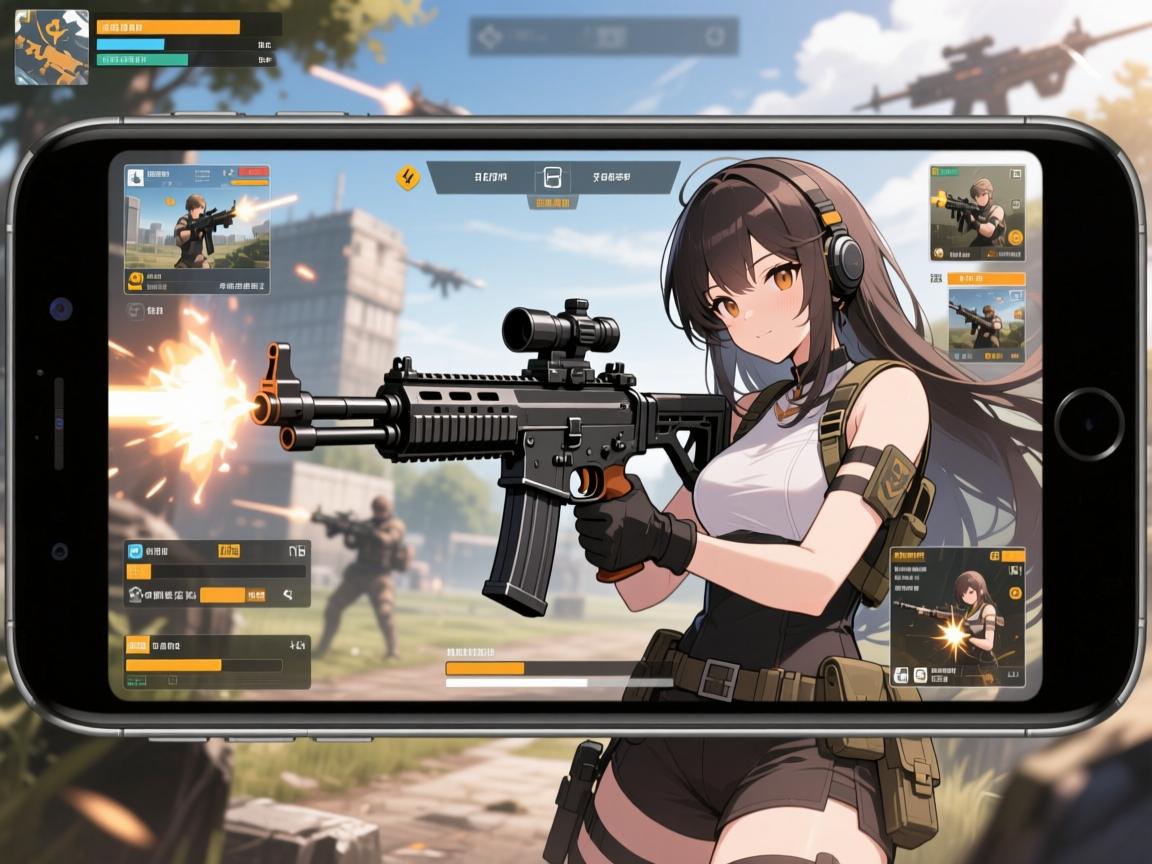Tap the white square icon on girl card
Image resolution: width=1152 pixels, height=864 pixels.
(901, 675)
